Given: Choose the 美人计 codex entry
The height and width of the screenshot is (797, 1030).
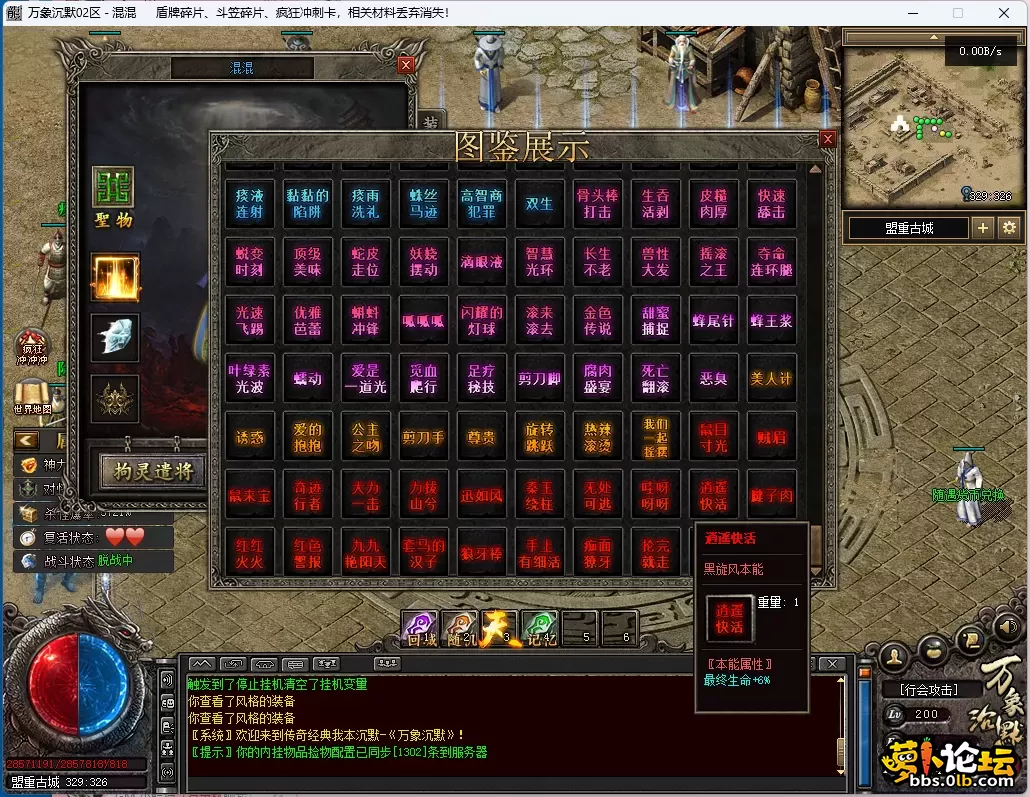Looking at the screenshot, I should [770, 379].
